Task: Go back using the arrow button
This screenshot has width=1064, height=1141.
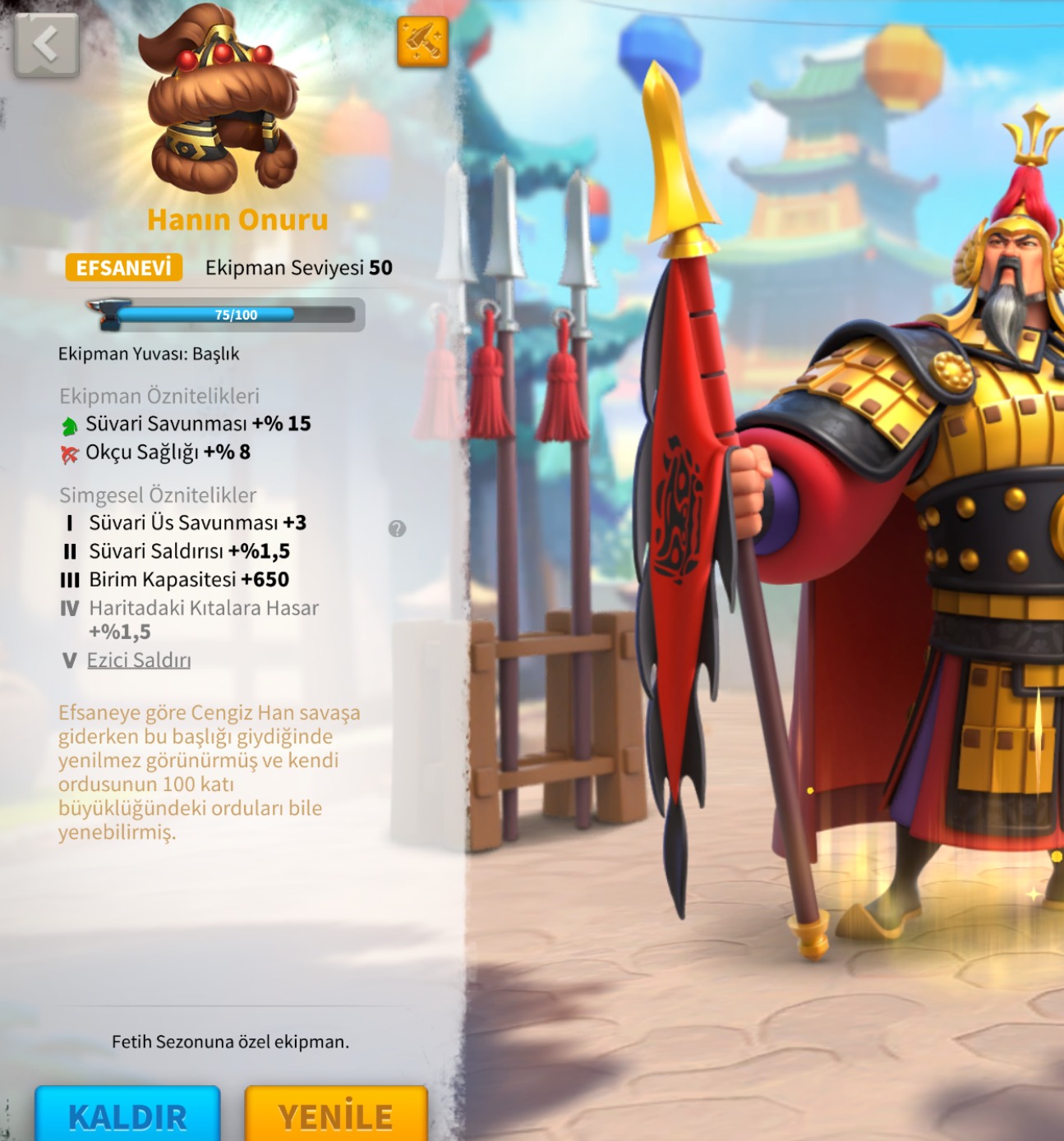Action: tap(47, 45)
